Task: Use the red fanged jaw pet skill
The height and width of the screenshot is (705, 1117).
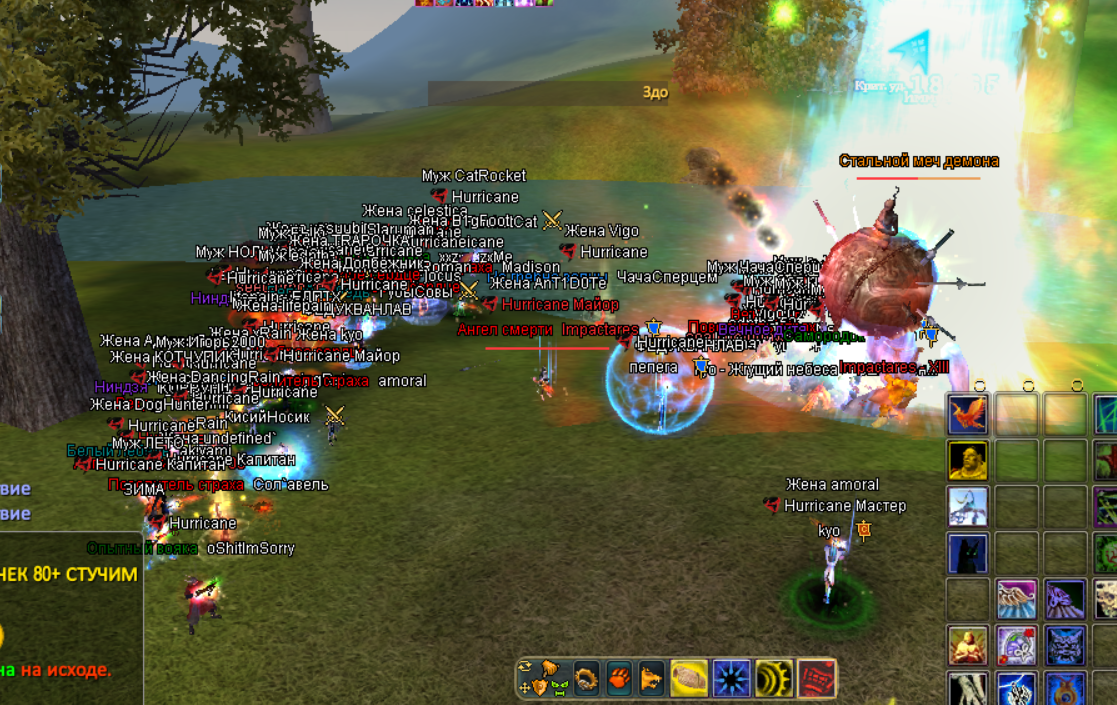Action: click(815, 678)
